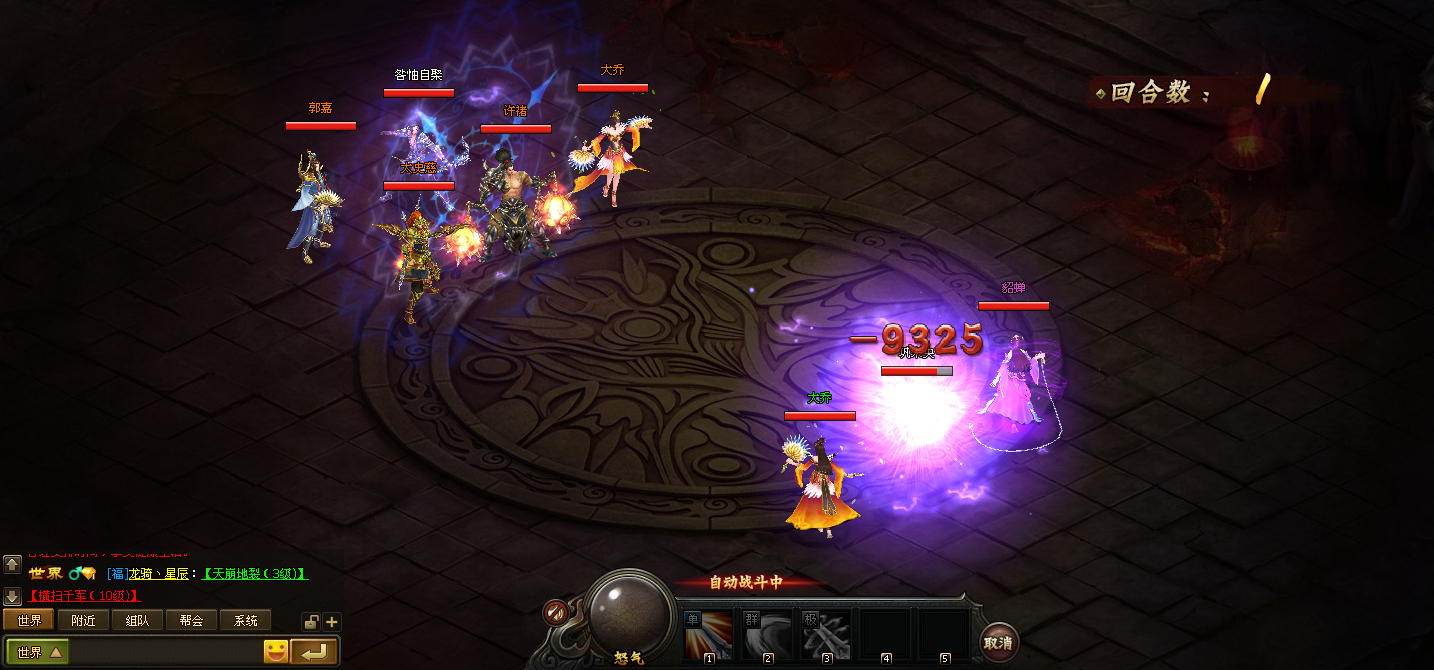The height and width of the screenshot is (670, 1434).
Task: Send the chat message with the enter arrow button
Action: tap(314, 653)
